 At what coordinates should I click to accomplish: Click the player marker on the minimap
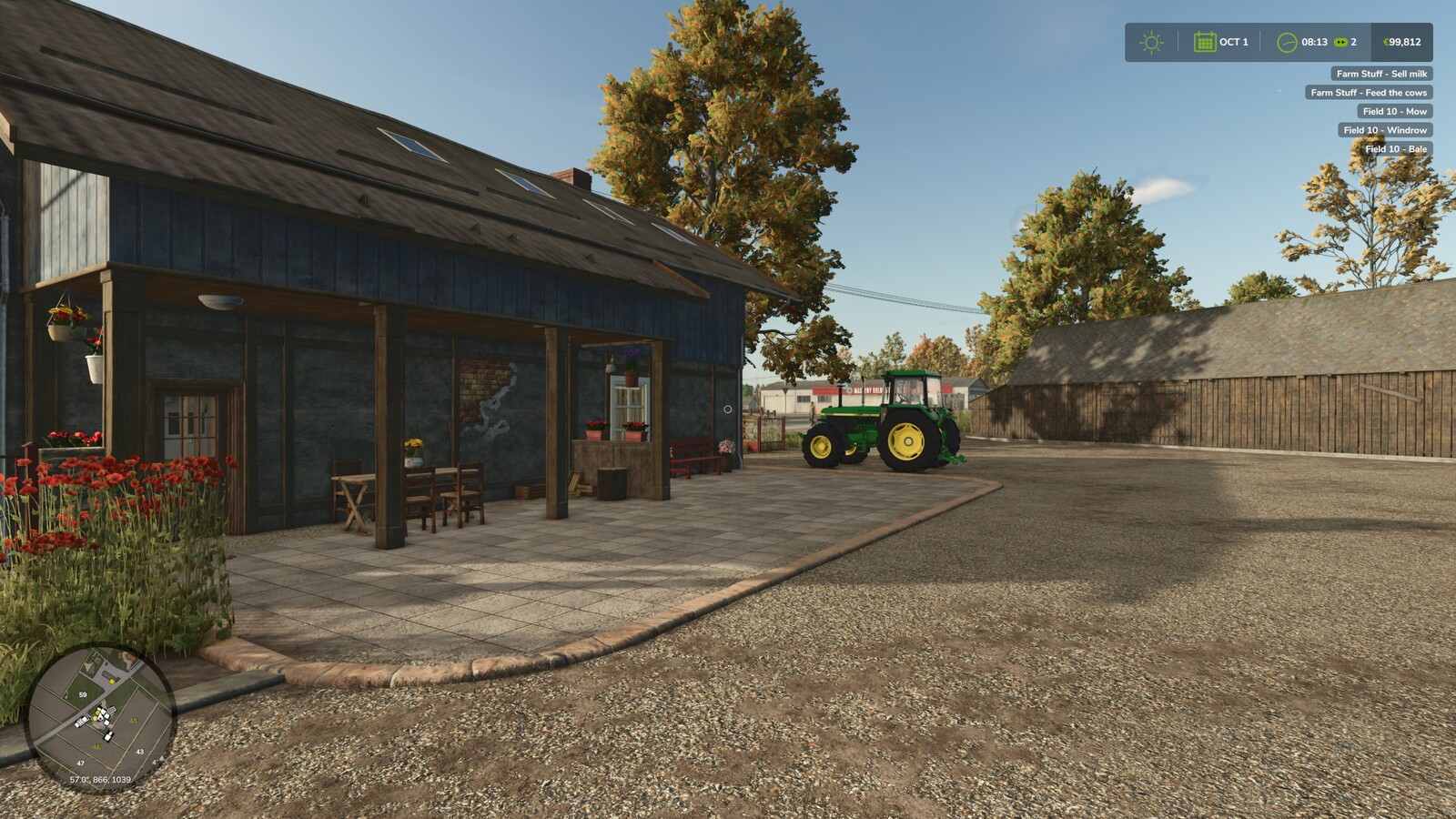click(100, 717)
